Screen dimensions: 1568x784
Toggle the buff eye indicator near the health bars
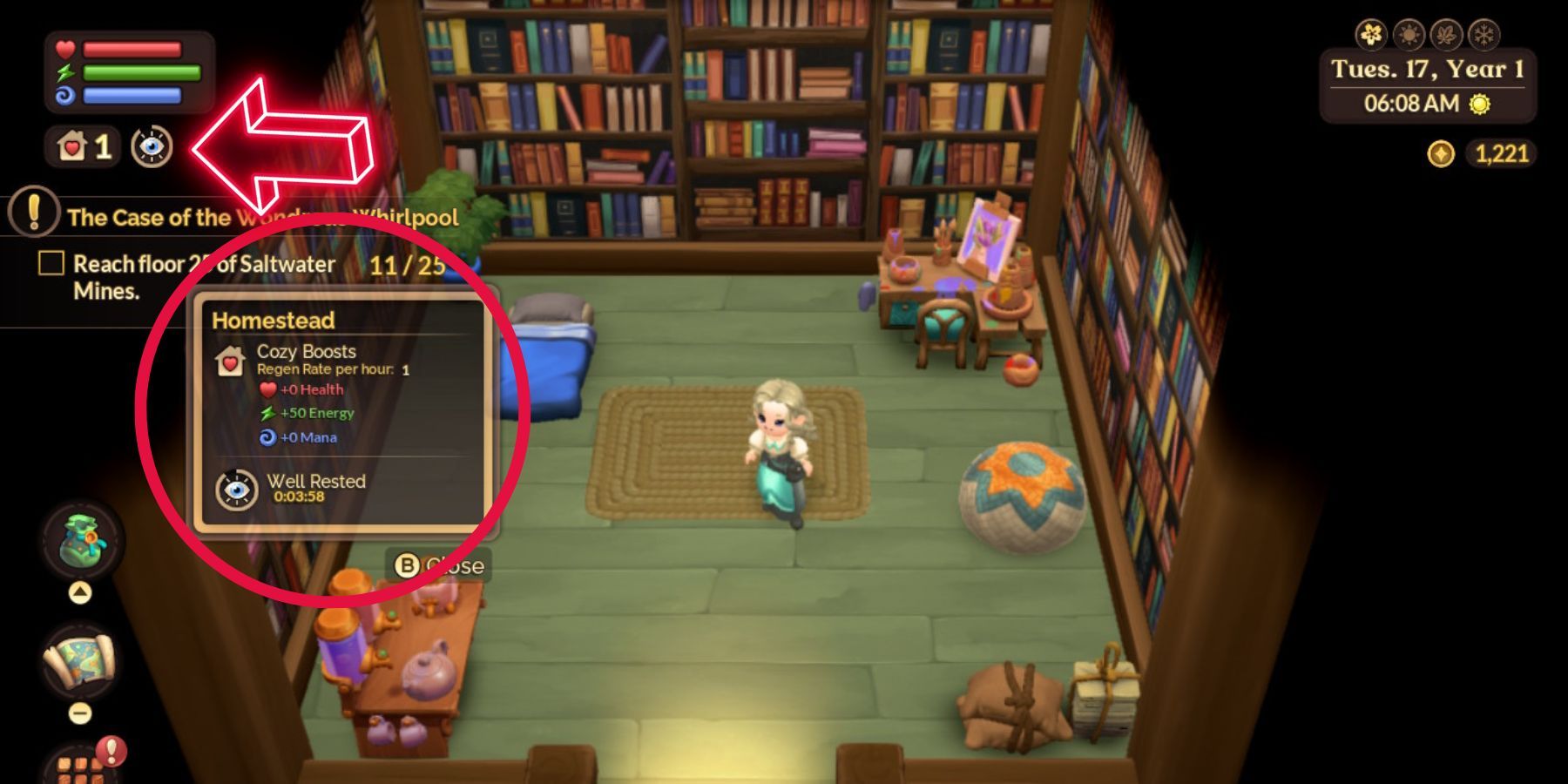pyautogui.click(x=151, y=148)
